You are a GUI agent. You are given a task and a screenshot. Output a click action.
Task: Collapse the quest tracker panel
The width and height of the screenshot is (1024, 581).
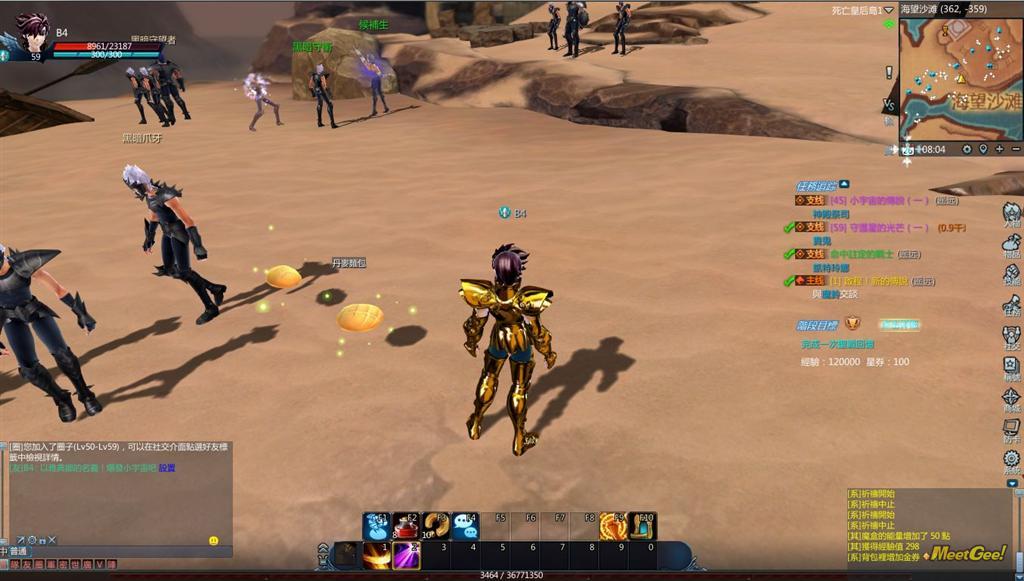click(844, 184)
